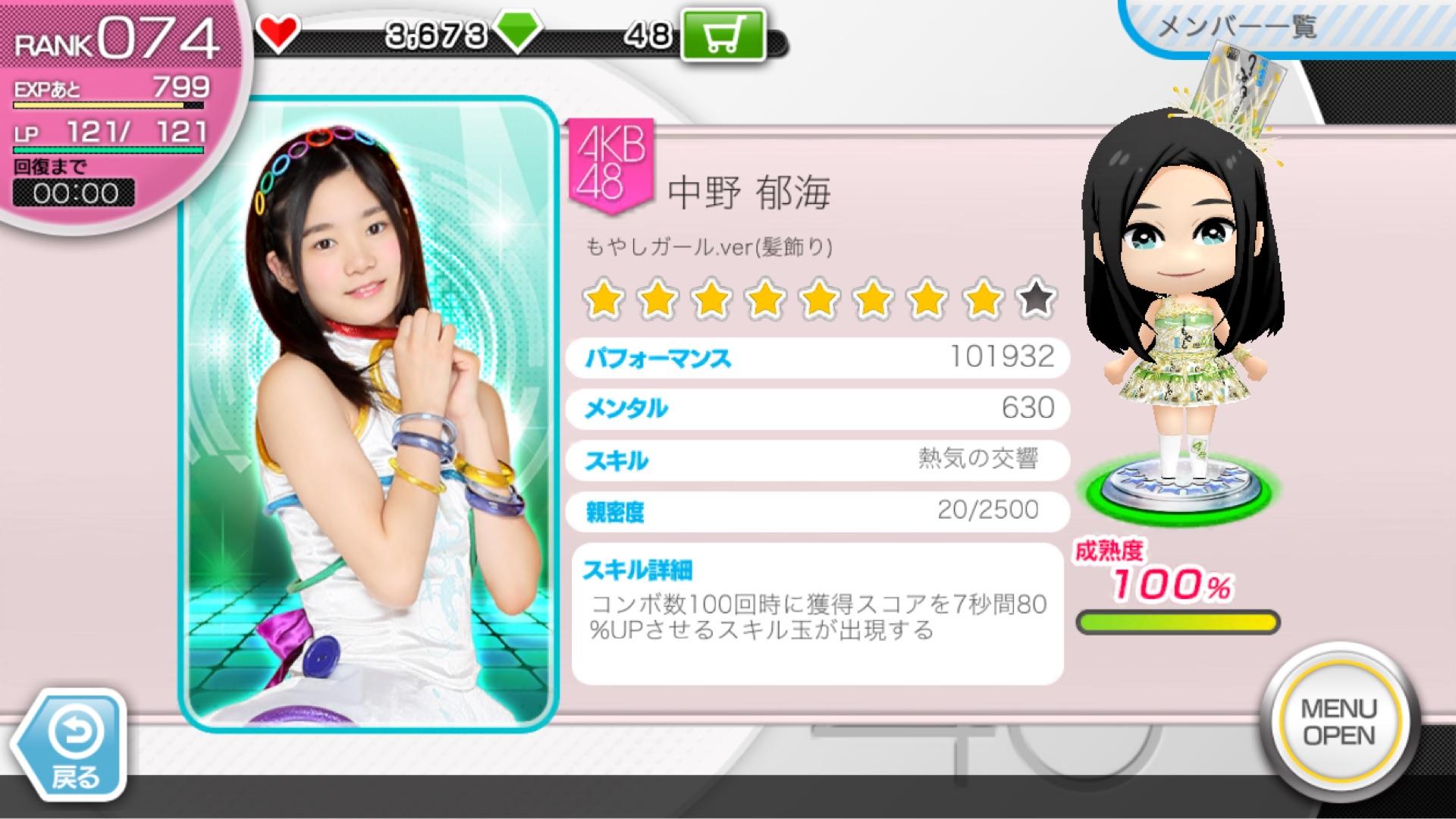Open the MENU OPEN button
This screenshot has width=1456, height=819.
pyautogui.click(x=1338, y=721)
